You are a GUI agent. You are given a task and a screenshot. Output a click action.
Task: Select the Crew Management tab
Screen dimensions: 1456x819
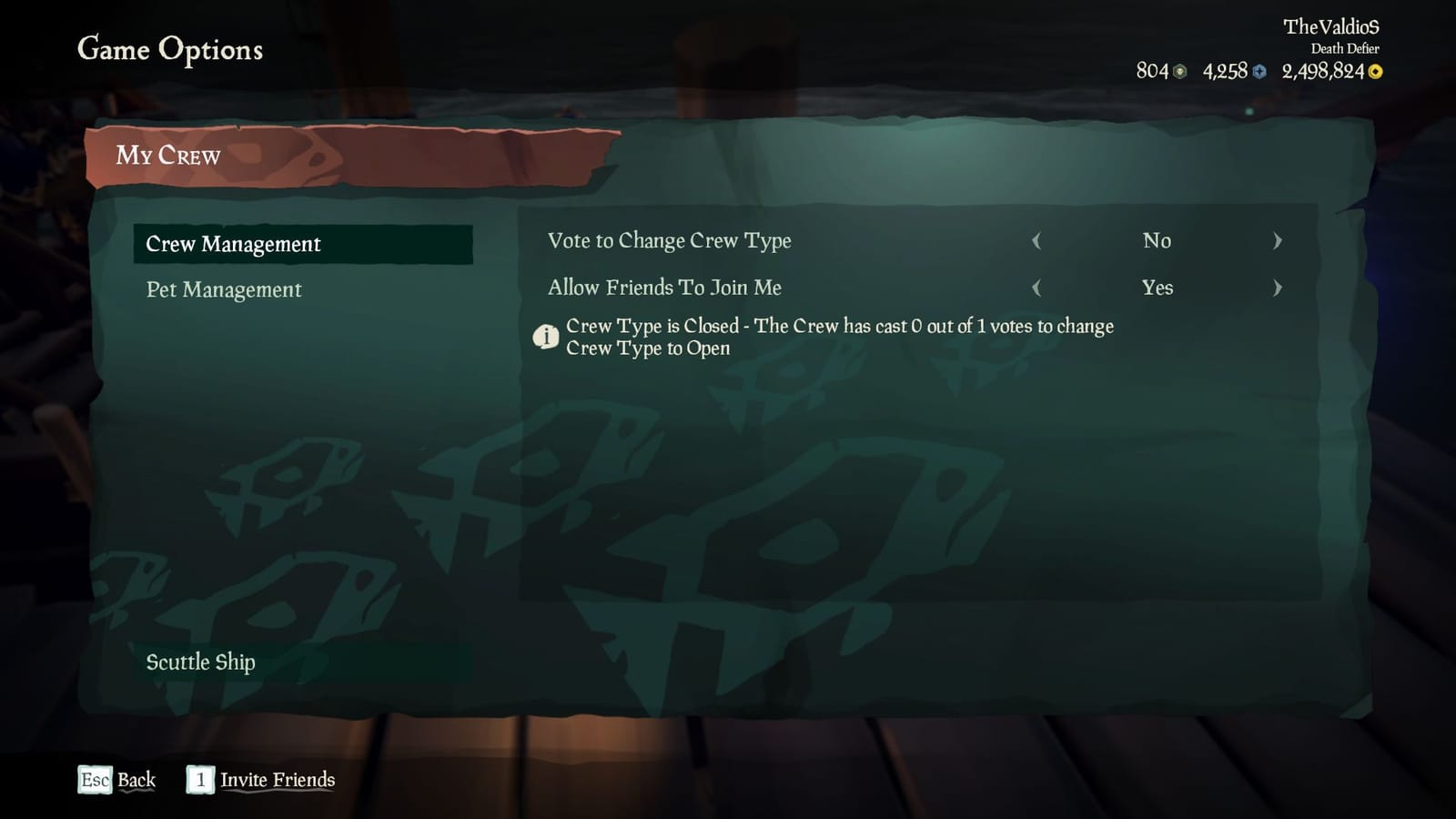pos(233,244)
